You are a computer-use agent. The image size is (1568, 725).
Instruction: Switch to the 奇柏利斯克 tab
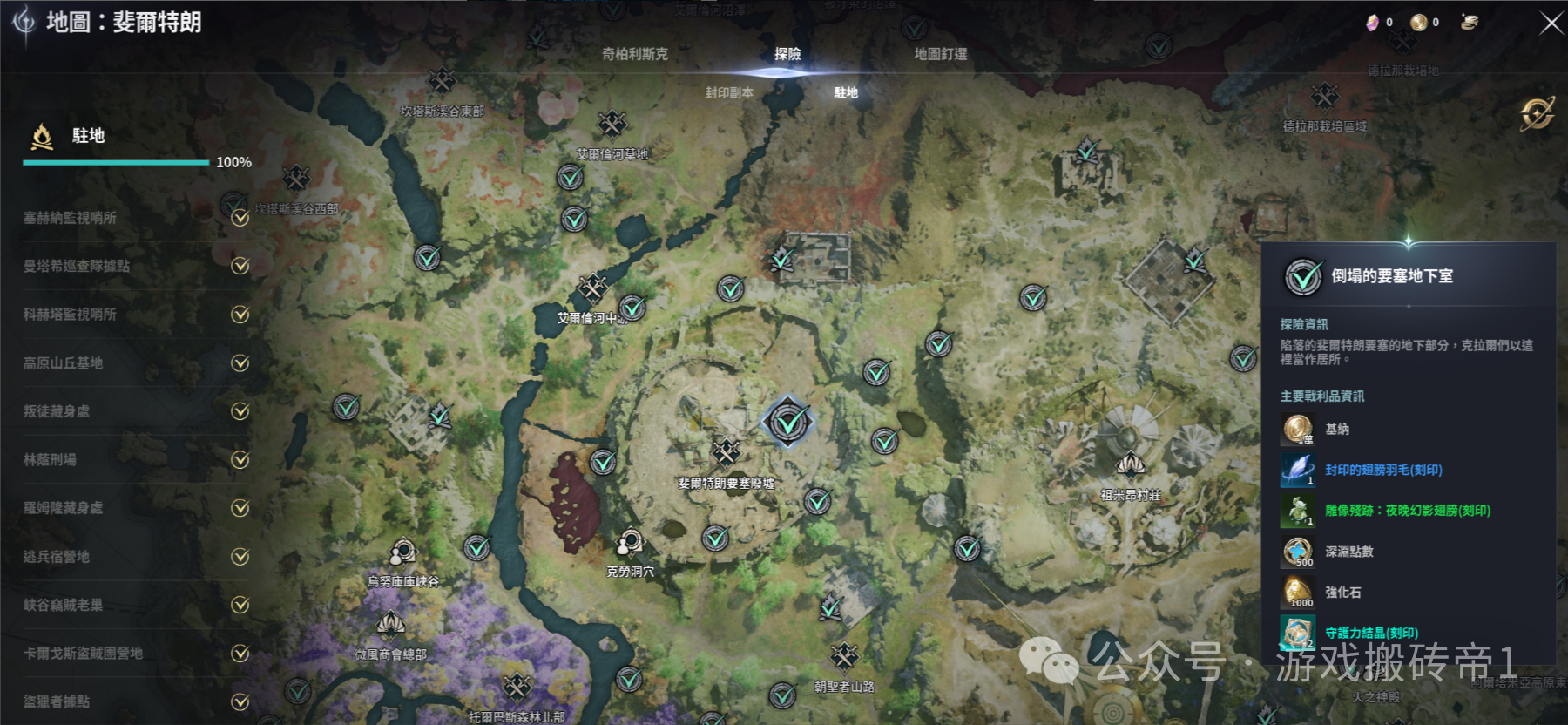(x=634, y=54)
